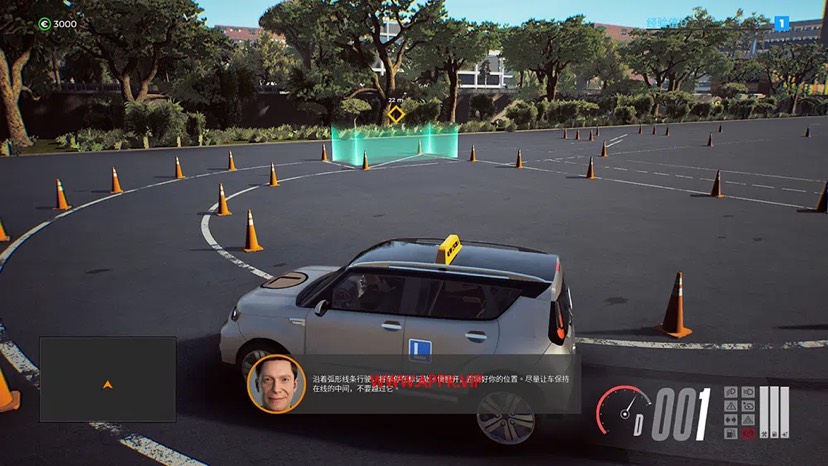Viewport: 828px width, 466px height.
Task: Click the red handbrake warning indicator
Action: pos(748,433)
